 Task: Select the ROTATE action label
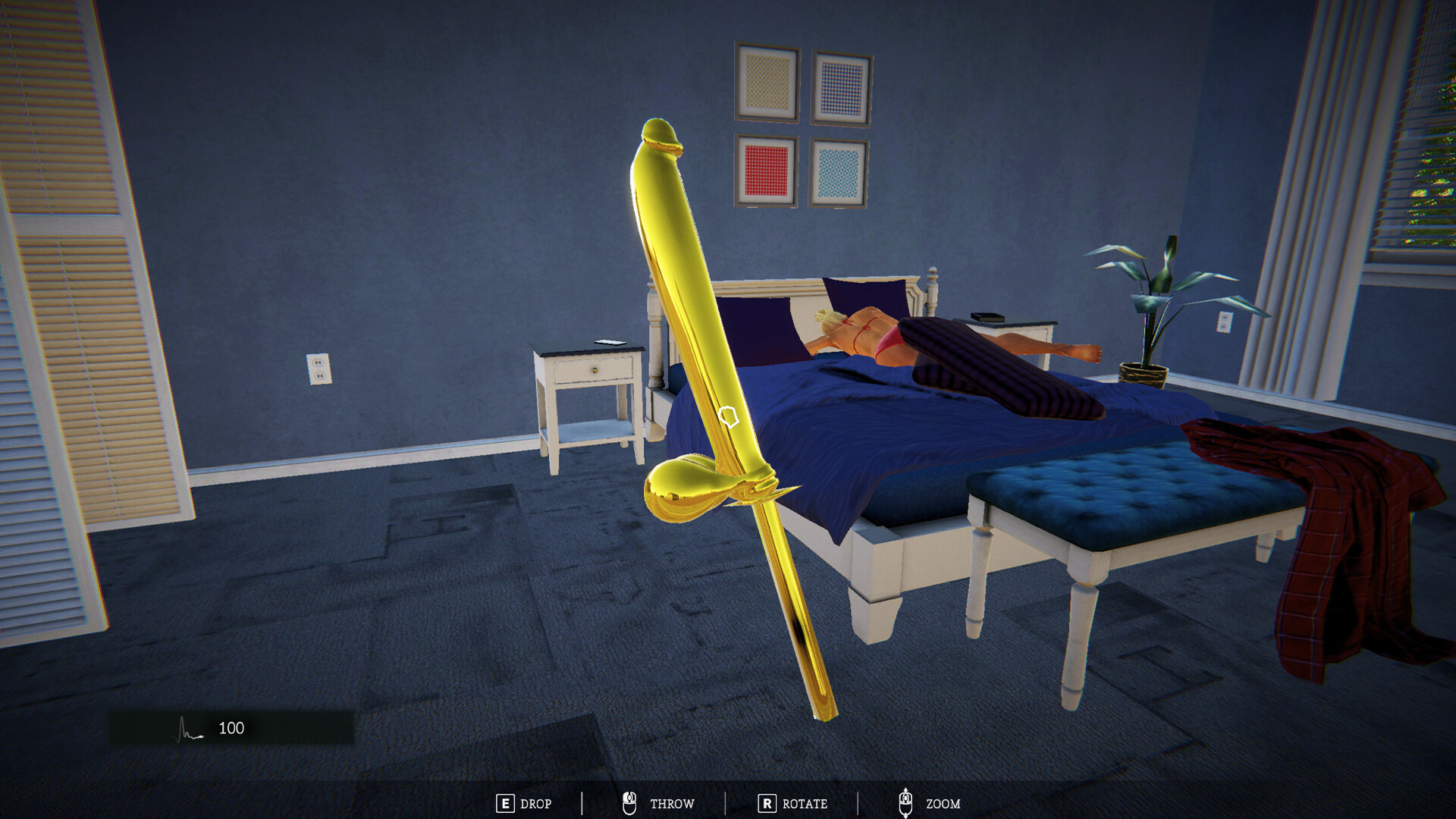806,804
